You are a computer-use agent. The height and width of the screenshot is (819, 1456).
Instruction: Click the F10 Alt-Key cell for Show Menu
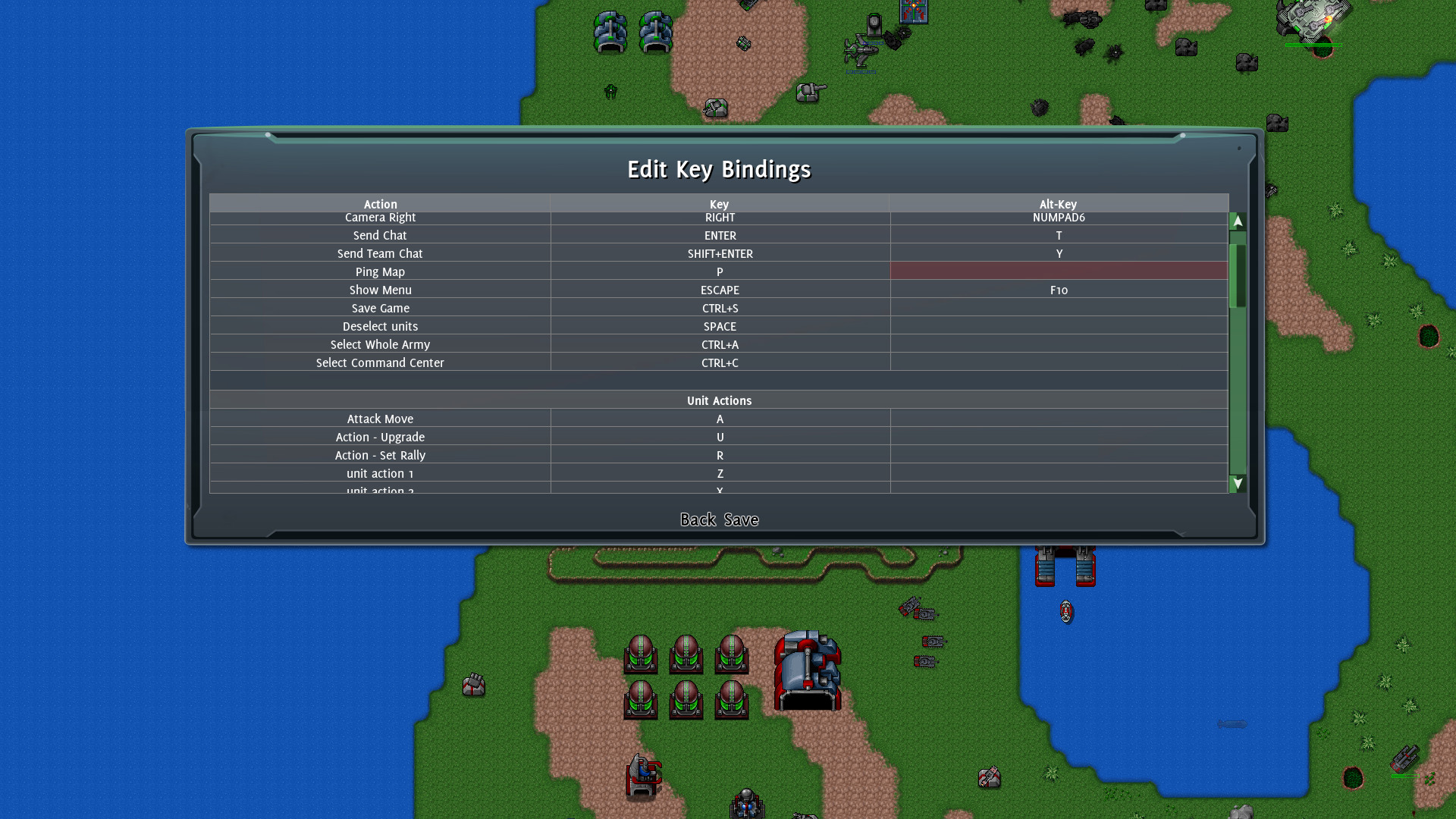[x=1059, y=290]
